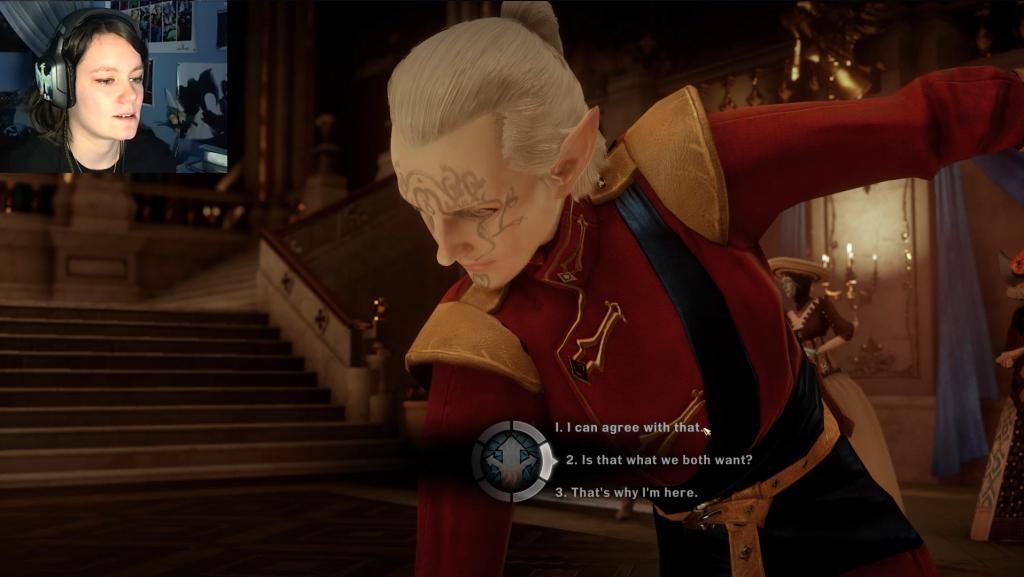This screenshot has width=1024, height=577.
Task: Select "Is that what we both want?"
Action: click(659, 460)
